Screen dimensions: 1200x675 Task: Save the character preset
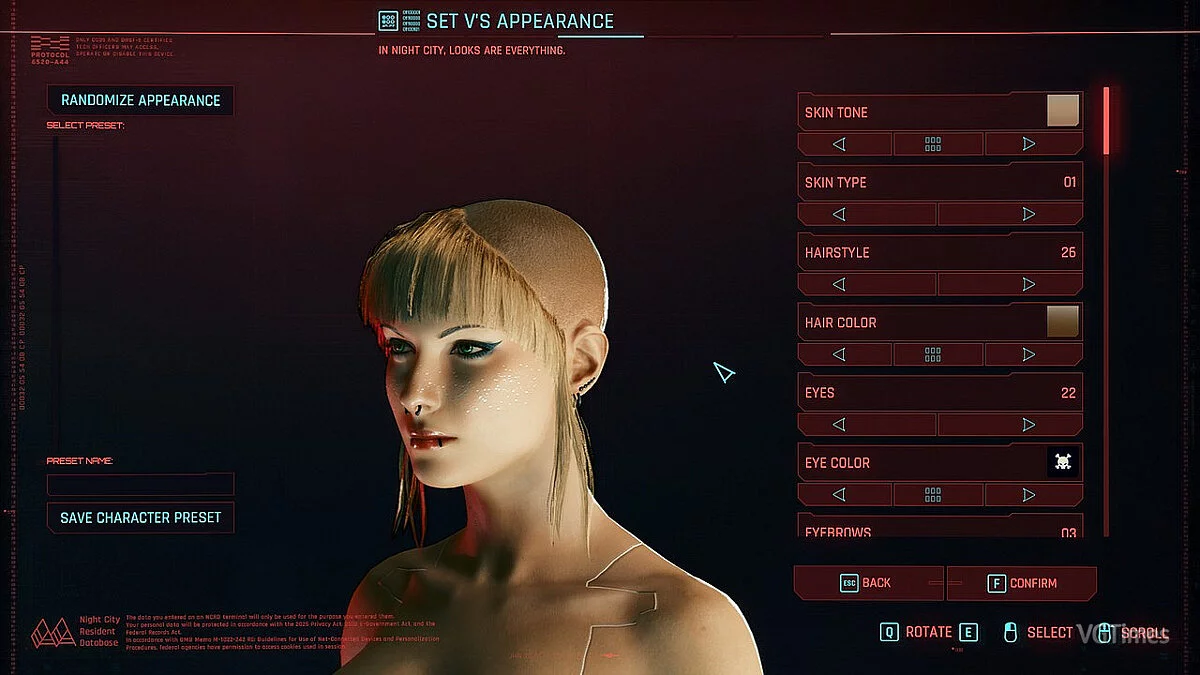pos(140,518)
